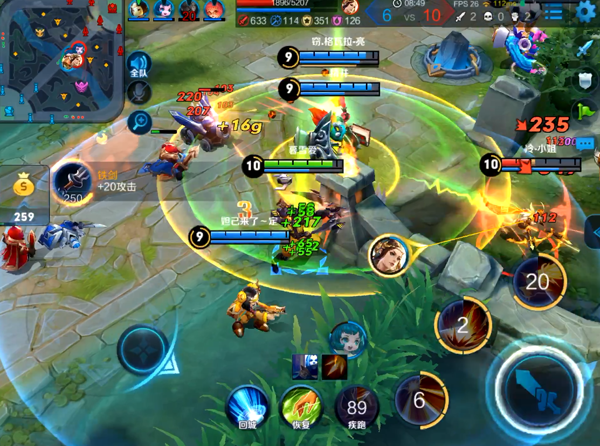600x446 pixels.
Task: Send the sword attack signal
Action: (586, 48)
